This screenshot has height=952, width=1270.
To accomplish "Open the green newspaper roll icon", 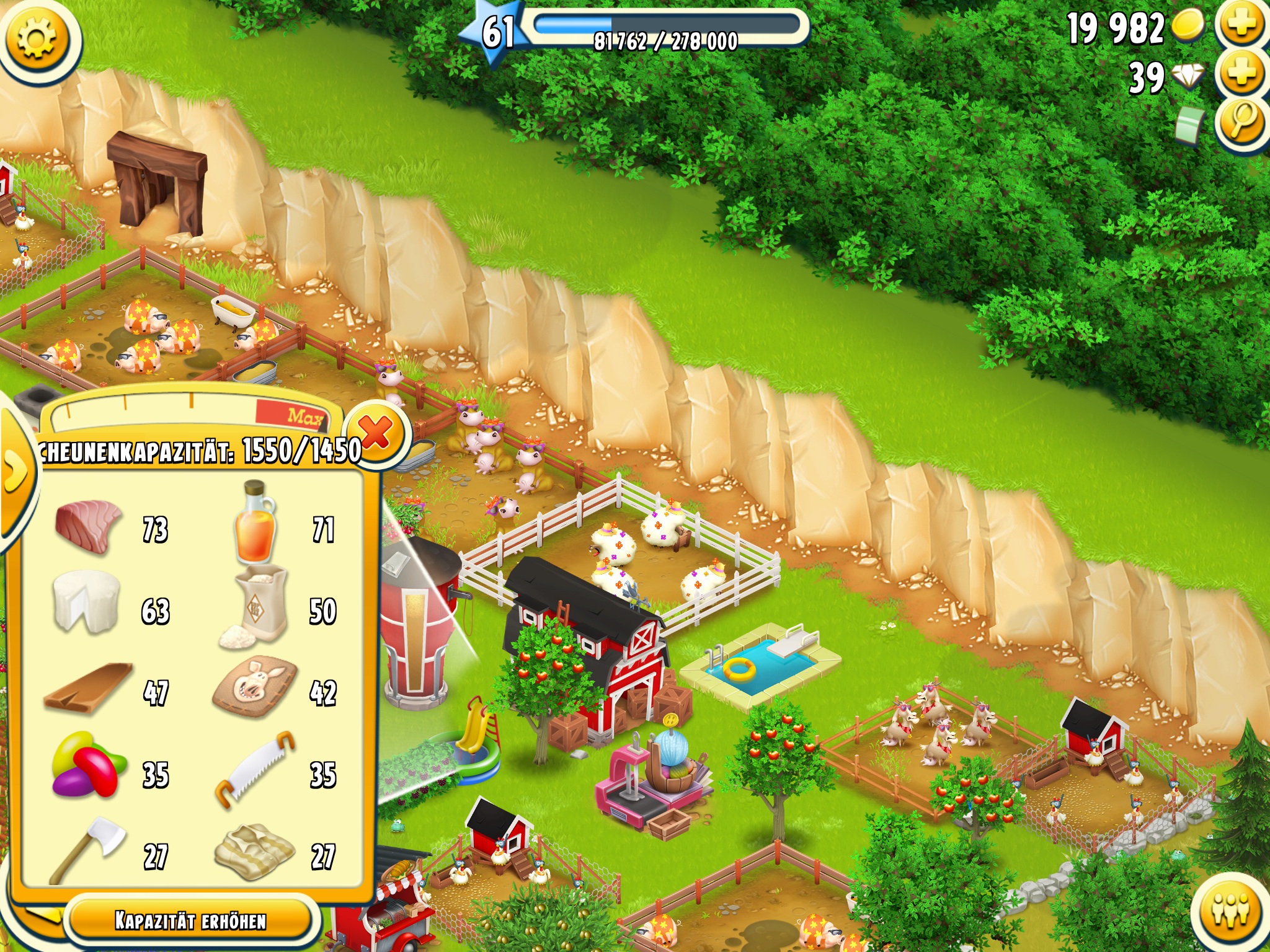I will (1190, 126).
